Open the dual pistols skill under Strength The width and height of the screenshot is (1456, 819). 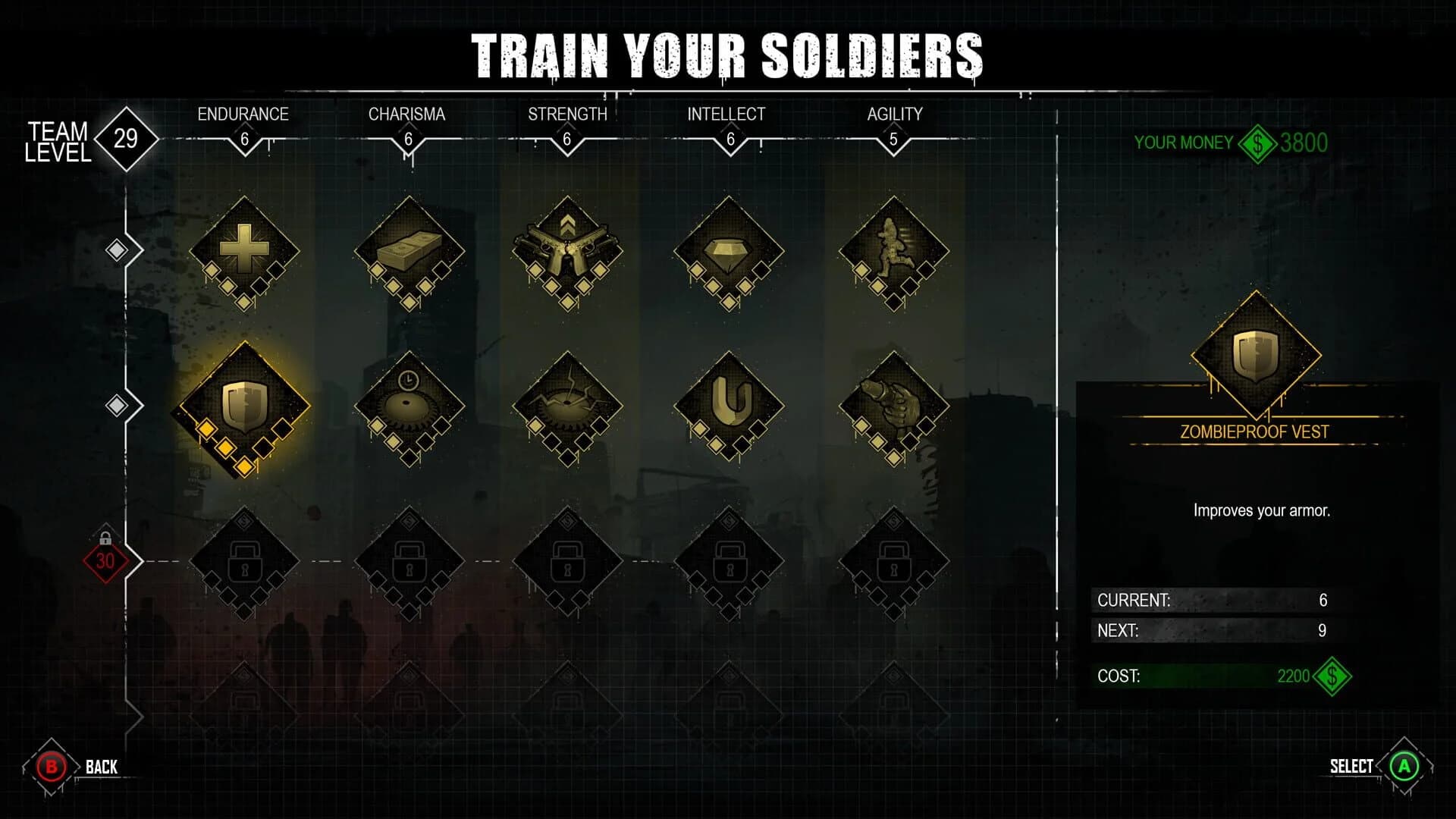(566, 250)
